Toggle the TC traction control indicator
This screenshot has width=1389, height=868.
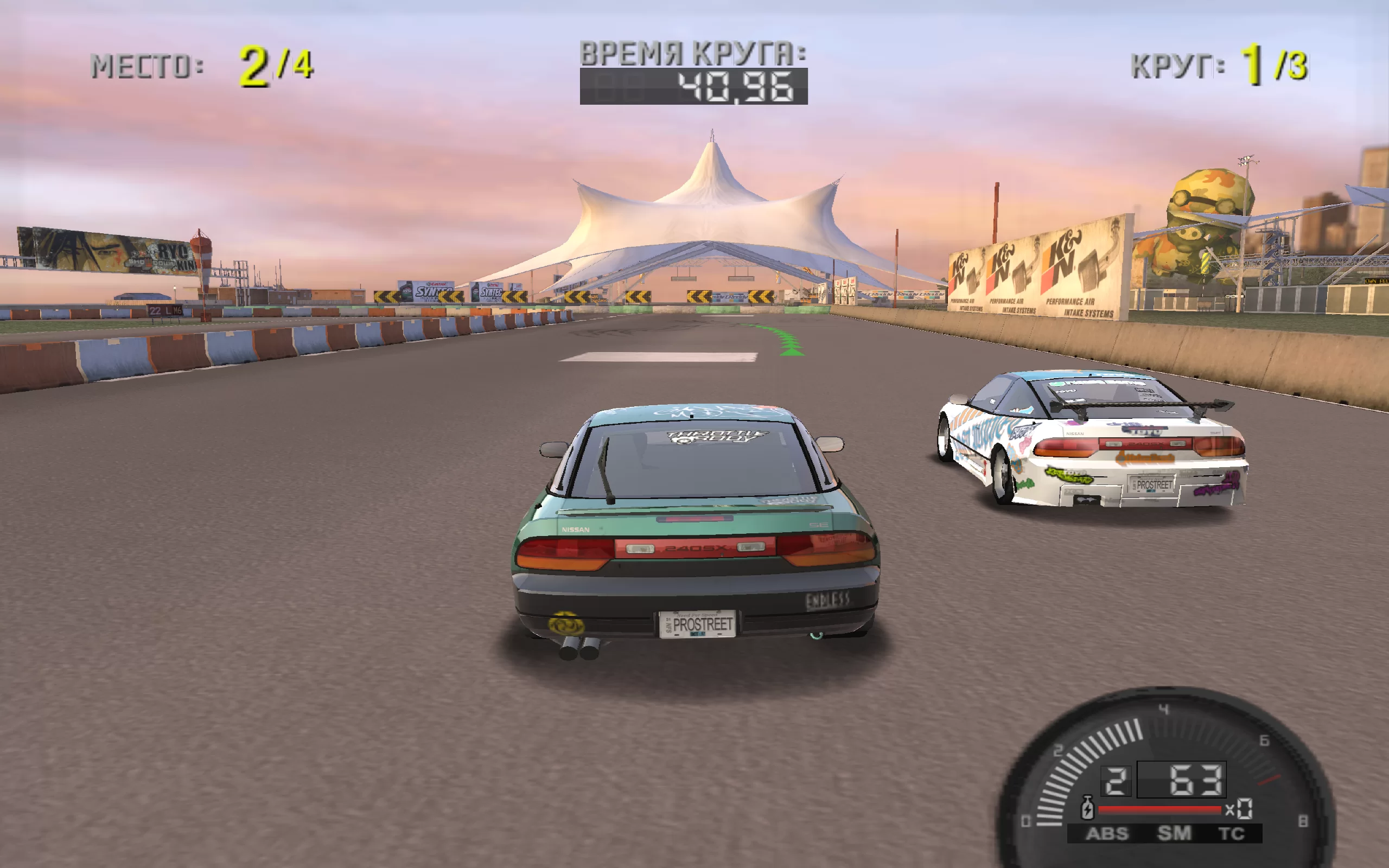pyautogui.click(x=1231, y=834)
